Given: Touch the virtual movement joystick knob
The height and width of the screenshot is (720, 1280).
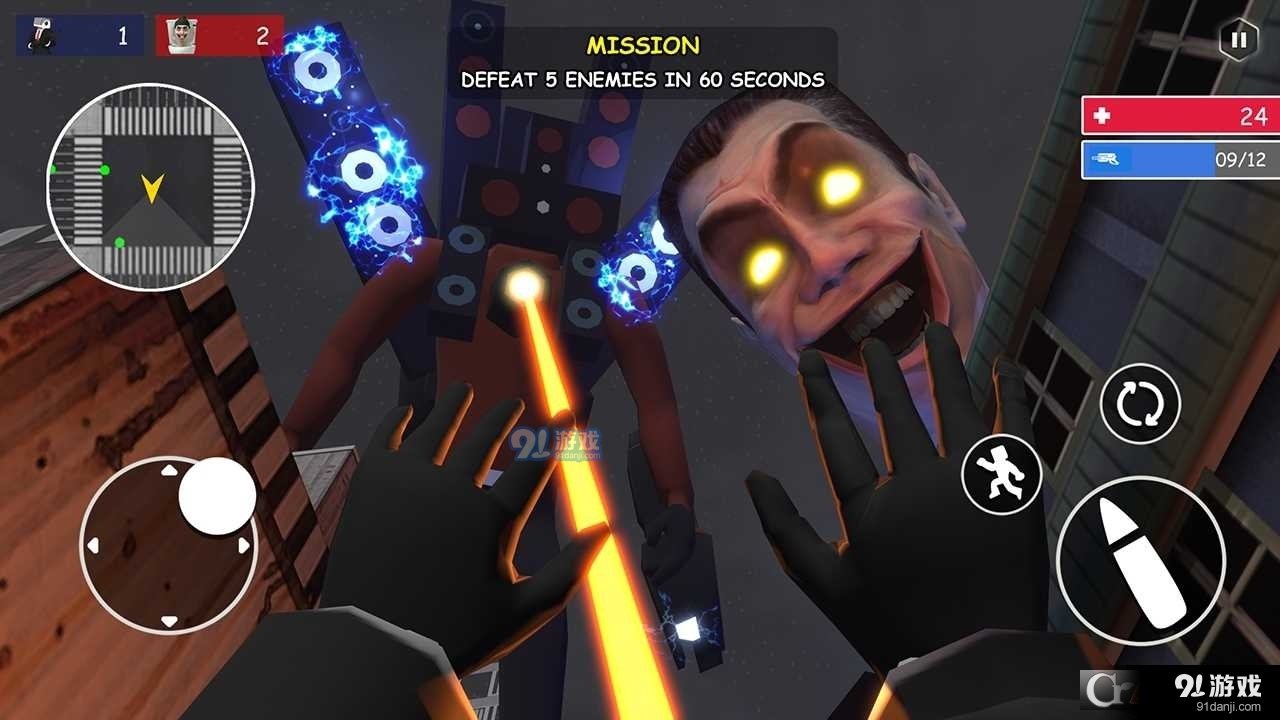Looking at the screenshot, I should (217, 496).
